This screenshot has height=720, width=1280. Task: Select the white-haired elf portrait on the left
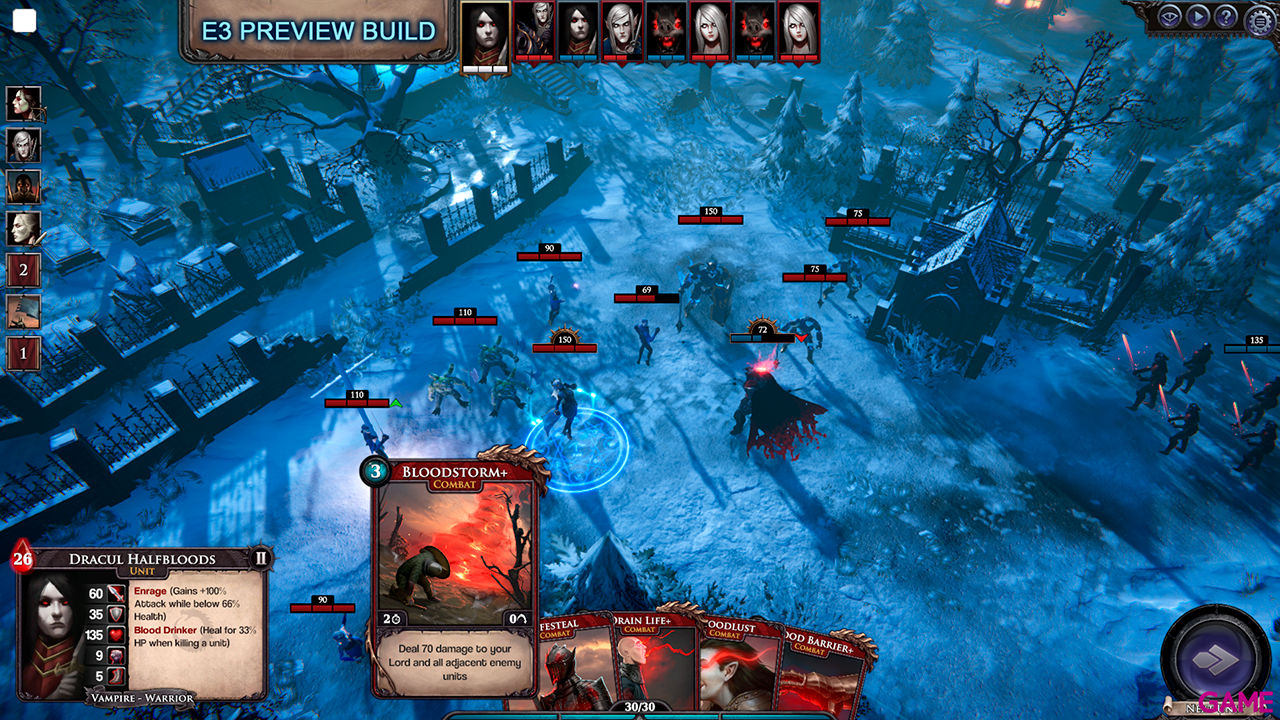(x=24, y=144)
